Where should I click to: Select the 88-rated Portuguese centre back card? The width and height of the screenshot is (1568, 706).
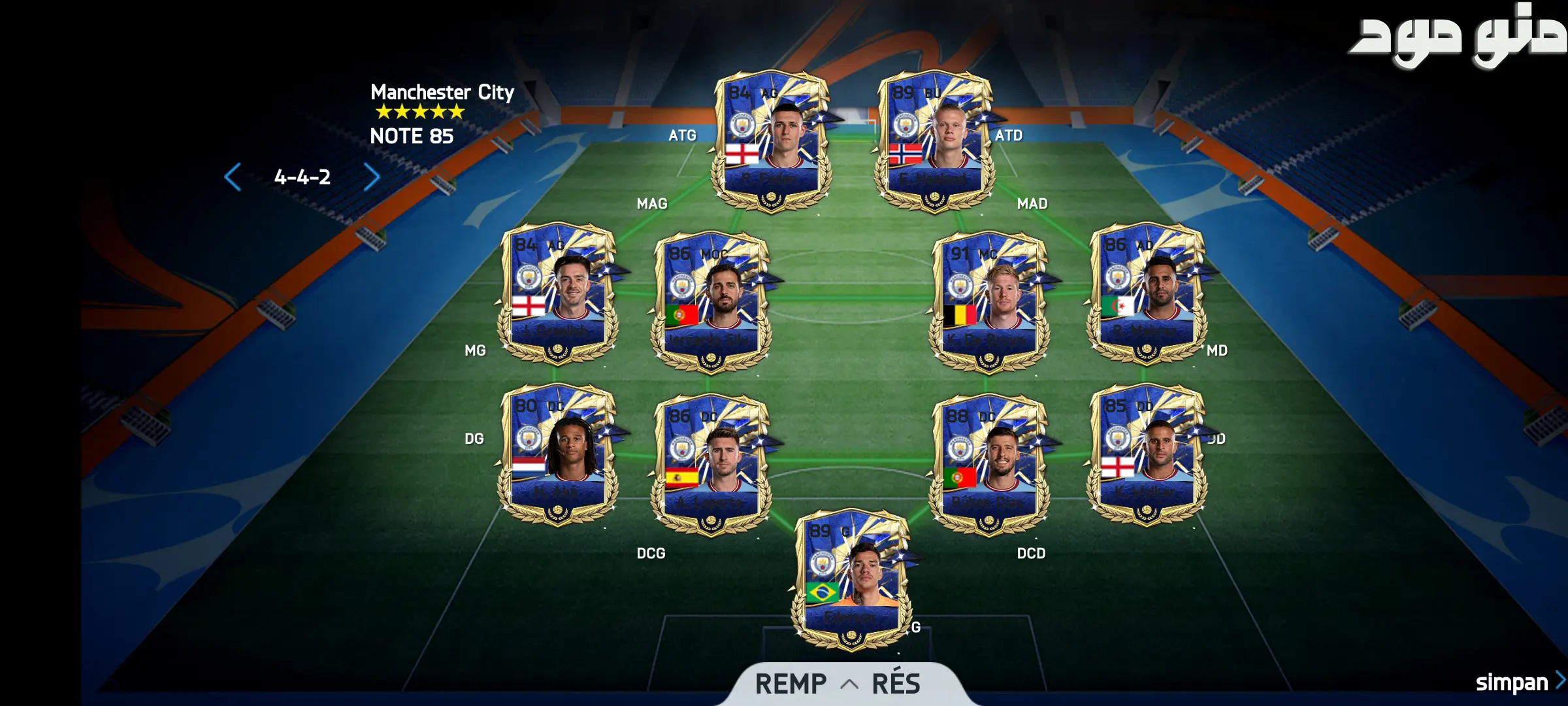click(989, 464)
